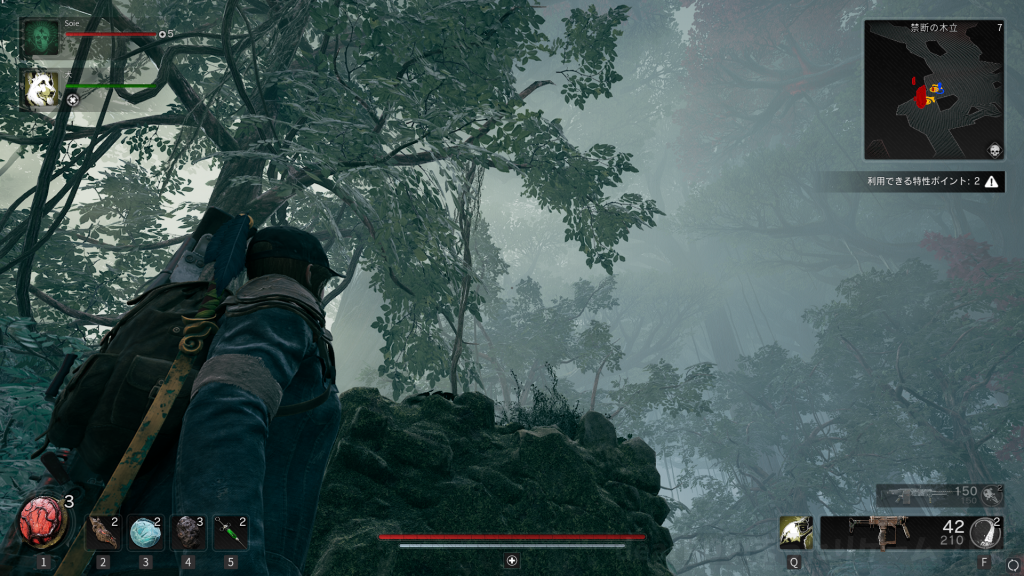Open the minimap of 禁断の木立
Image resolution: width=1024 pixels, height=576 pixels.
934,90
